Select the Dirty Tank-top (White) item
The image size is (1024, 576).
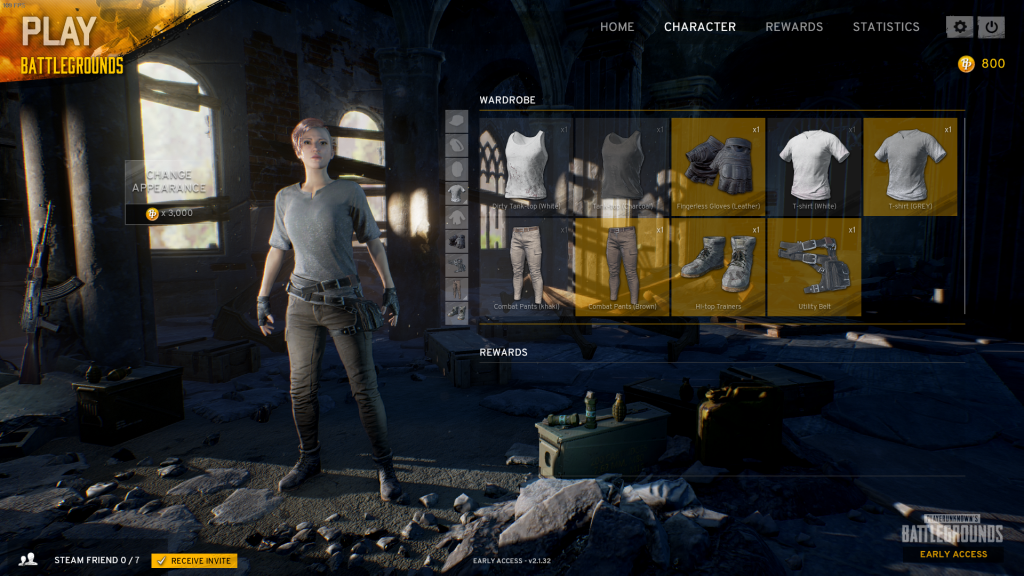[525, 167]
